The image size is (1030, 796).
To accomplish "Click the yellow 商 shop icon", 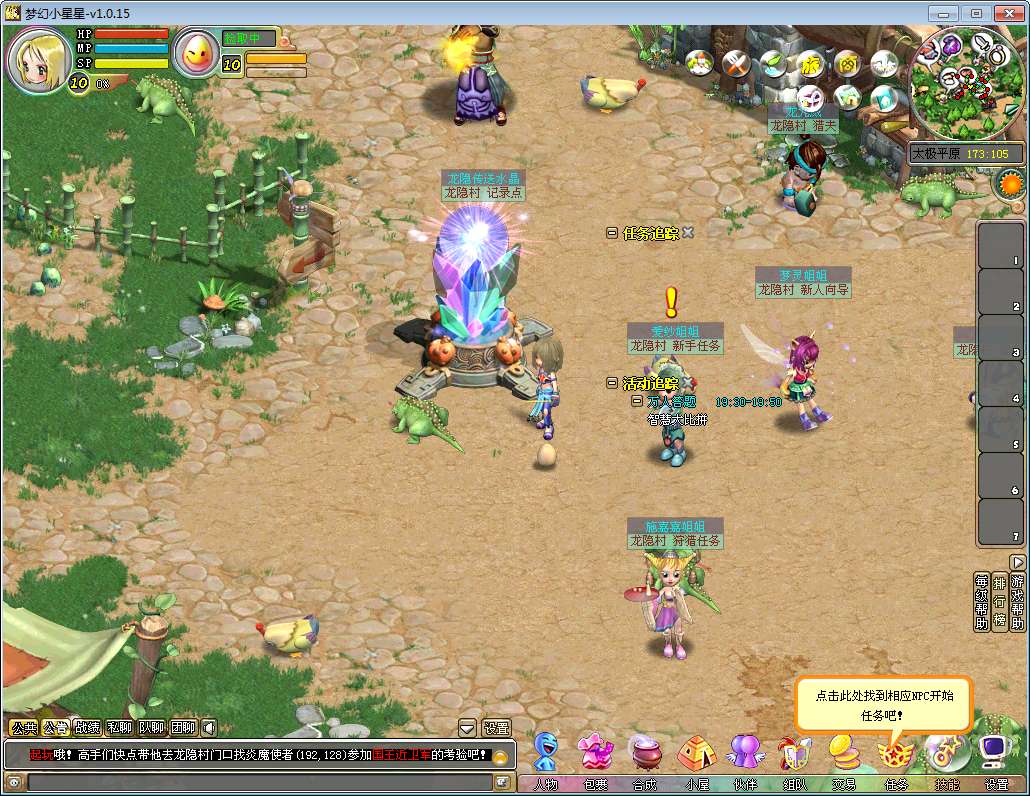I will (x=846, y=65).
